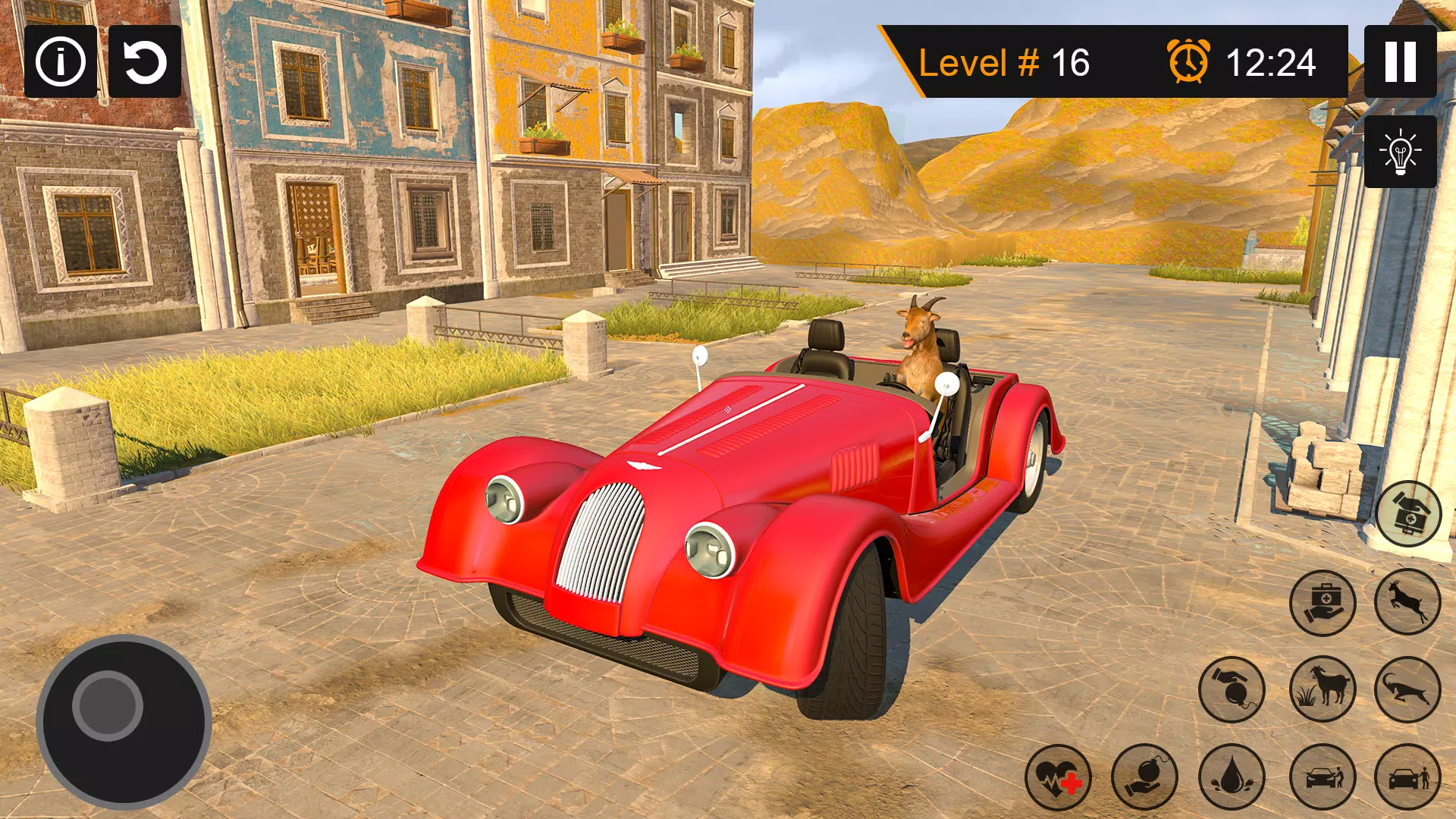
Task: Activate the hand dropping bomb action
Action: click(1232, 689)
